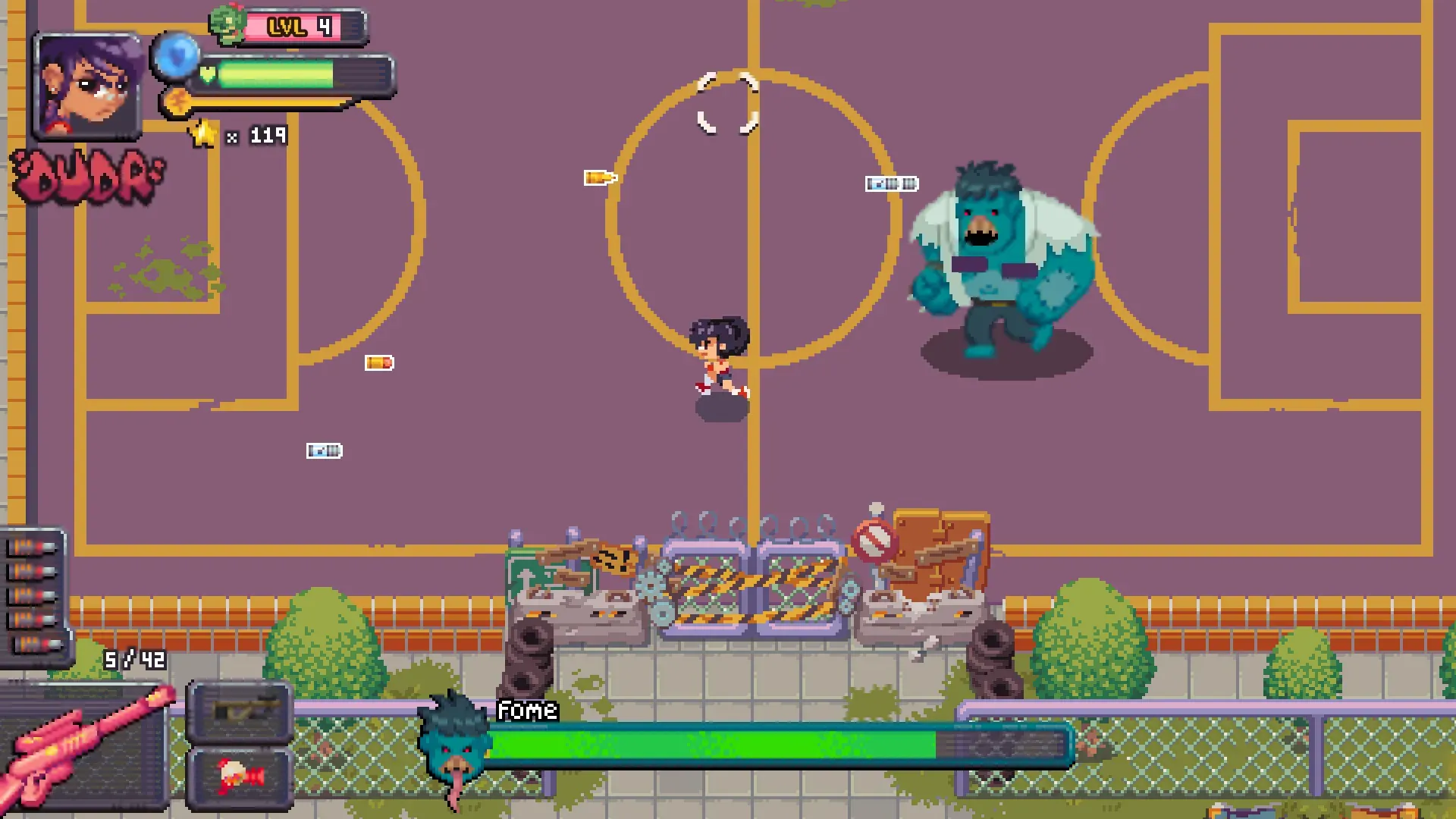Click the Fome name label
The width and height of the screenshot is (1456, 819).
point(527,711)
